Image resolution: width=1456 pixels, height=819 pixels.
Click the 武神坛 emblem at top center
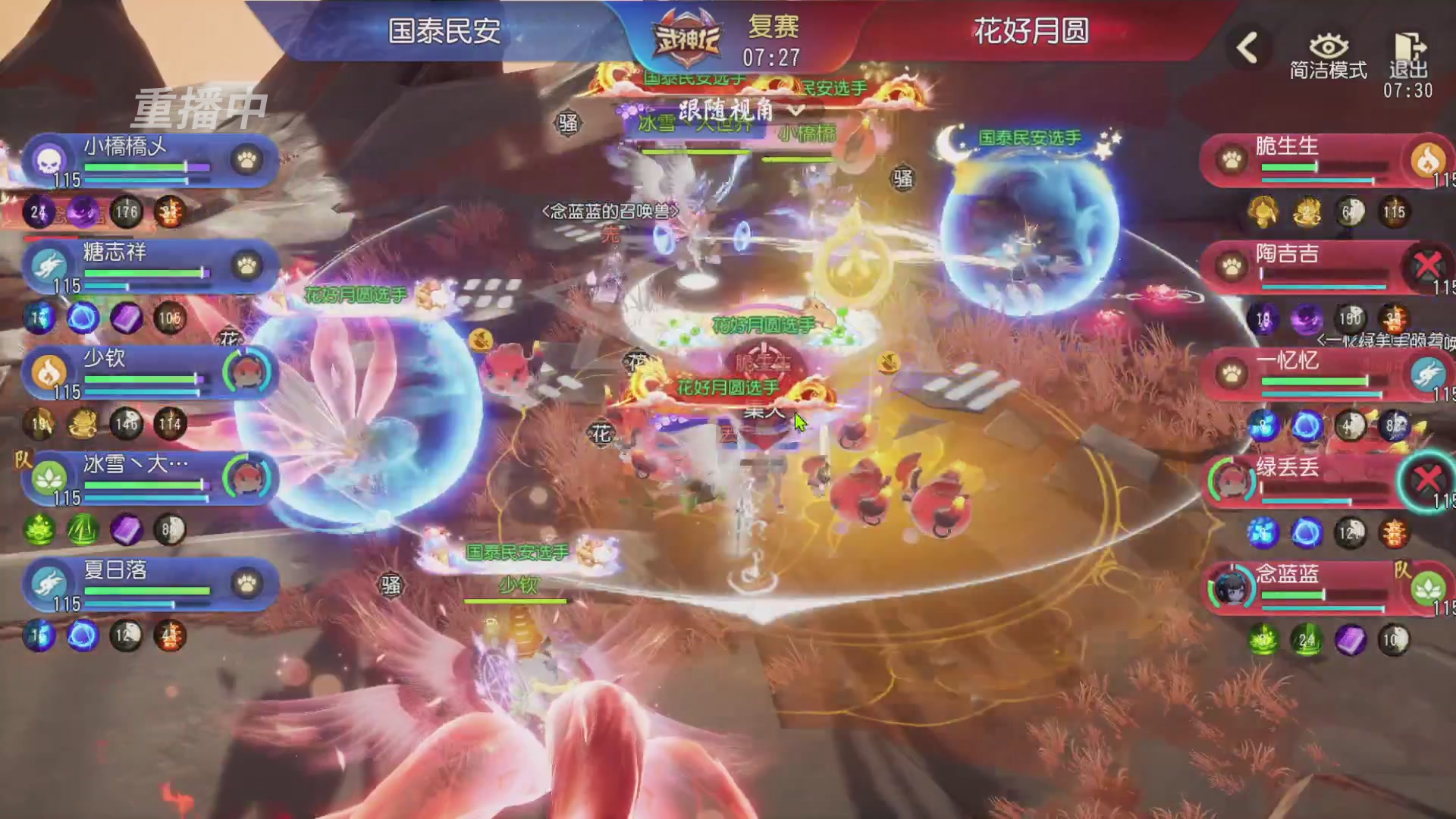(686, 34)
